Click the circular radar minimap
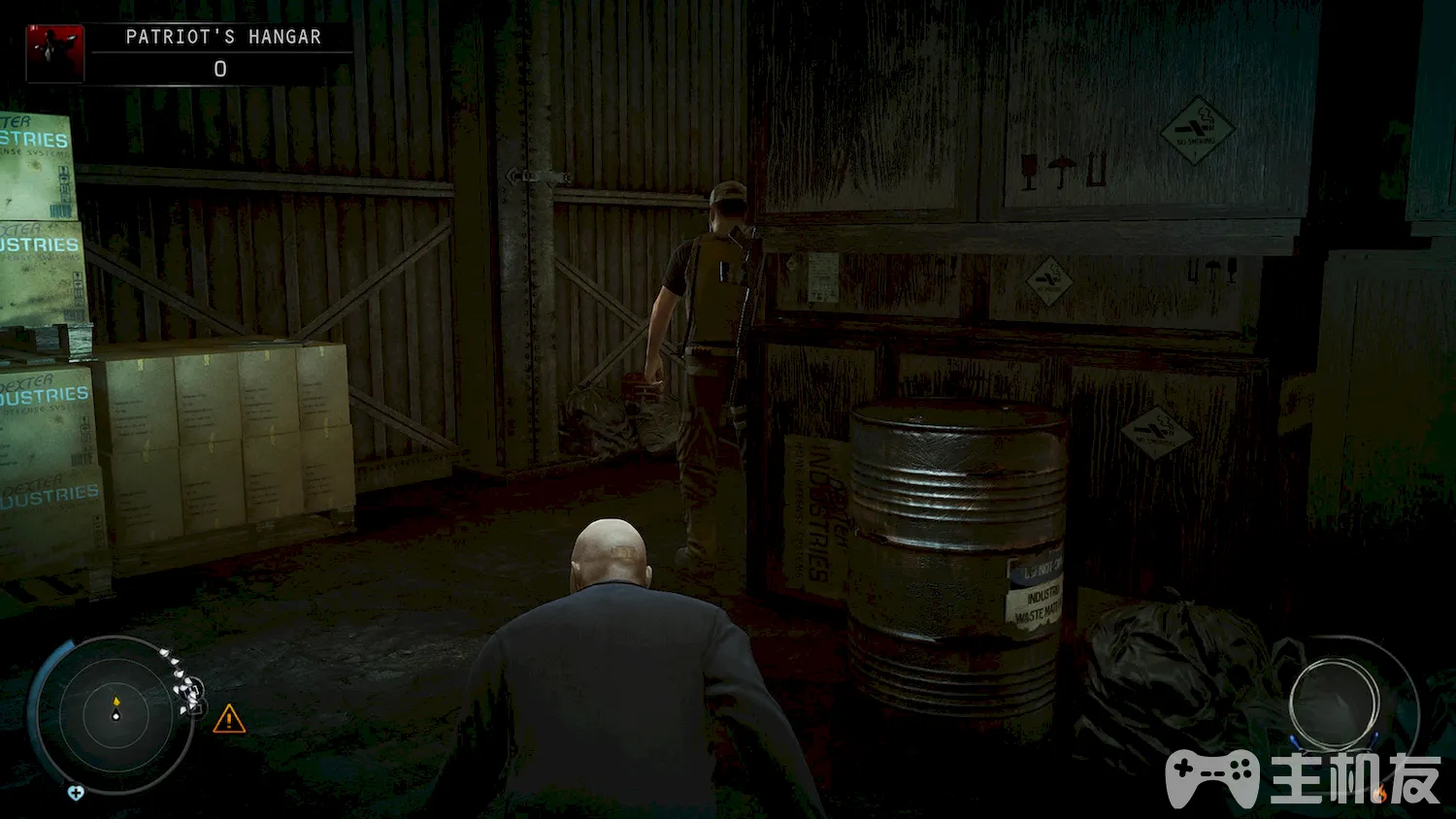1456x819 pixels. (x=116, y=714)
